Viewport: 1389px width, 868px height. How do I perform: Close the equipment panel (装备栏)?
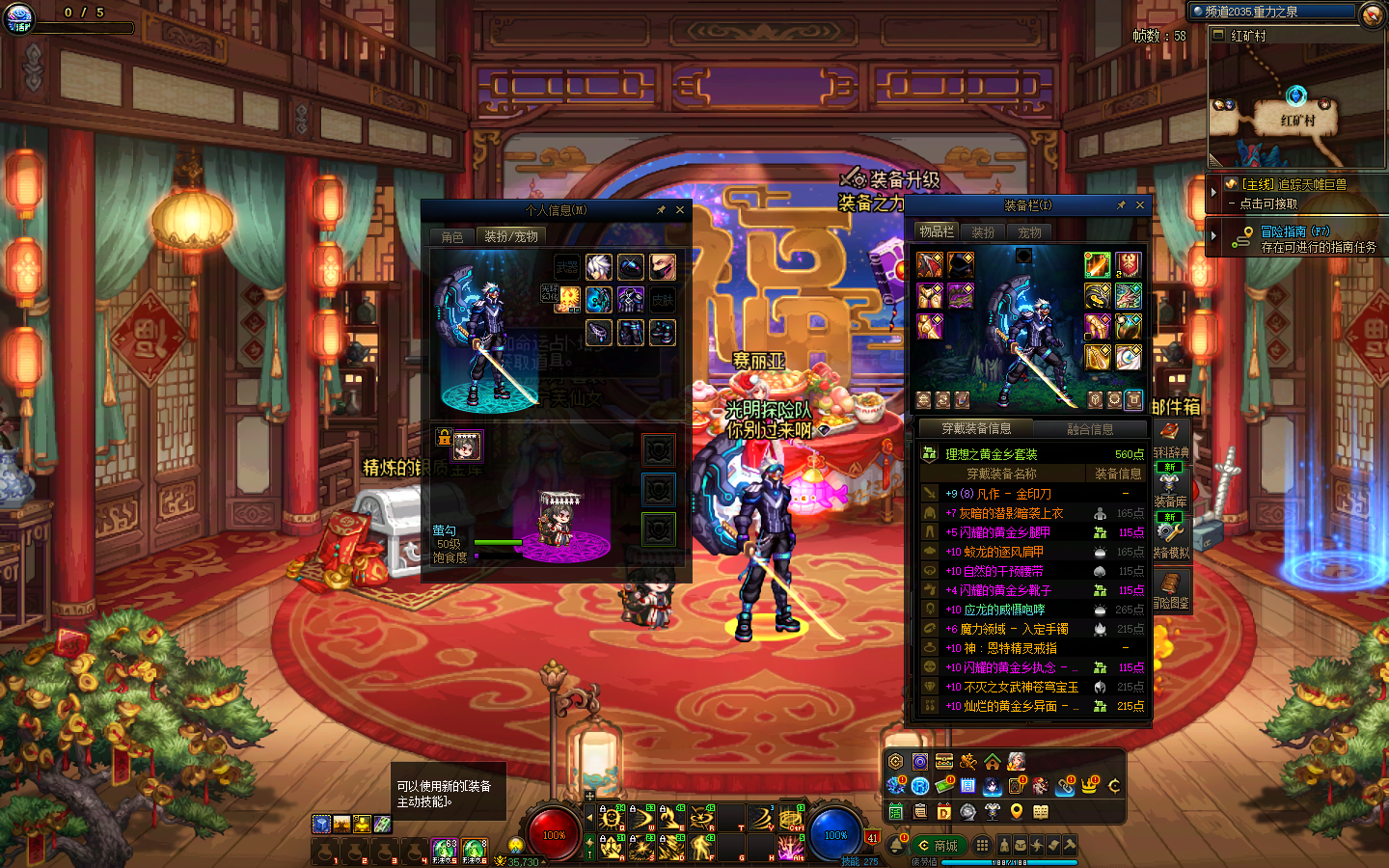tap(1140, 204)
